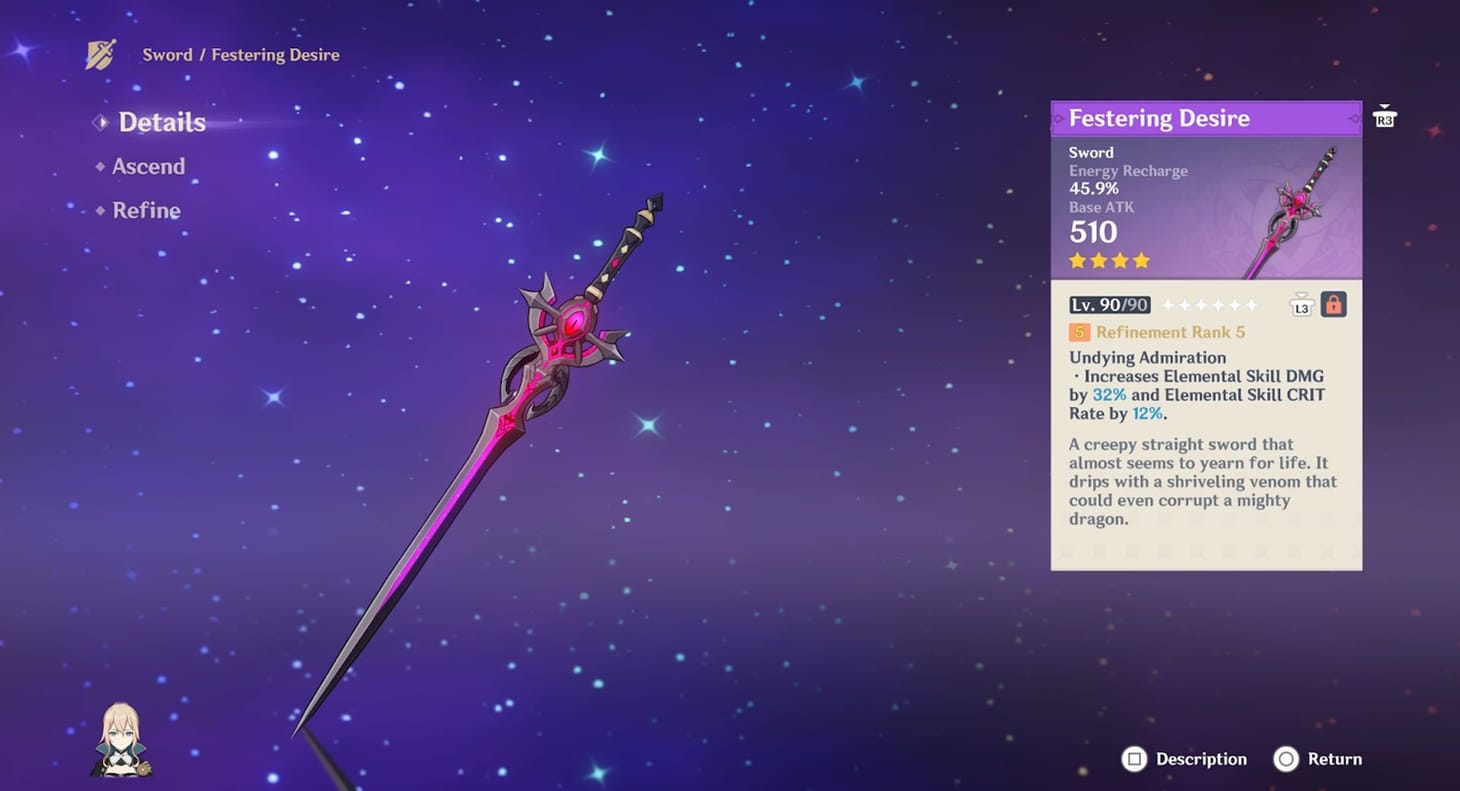Click the diamond bullet beside Details
Screen dimensions: 1460x791
100,121
